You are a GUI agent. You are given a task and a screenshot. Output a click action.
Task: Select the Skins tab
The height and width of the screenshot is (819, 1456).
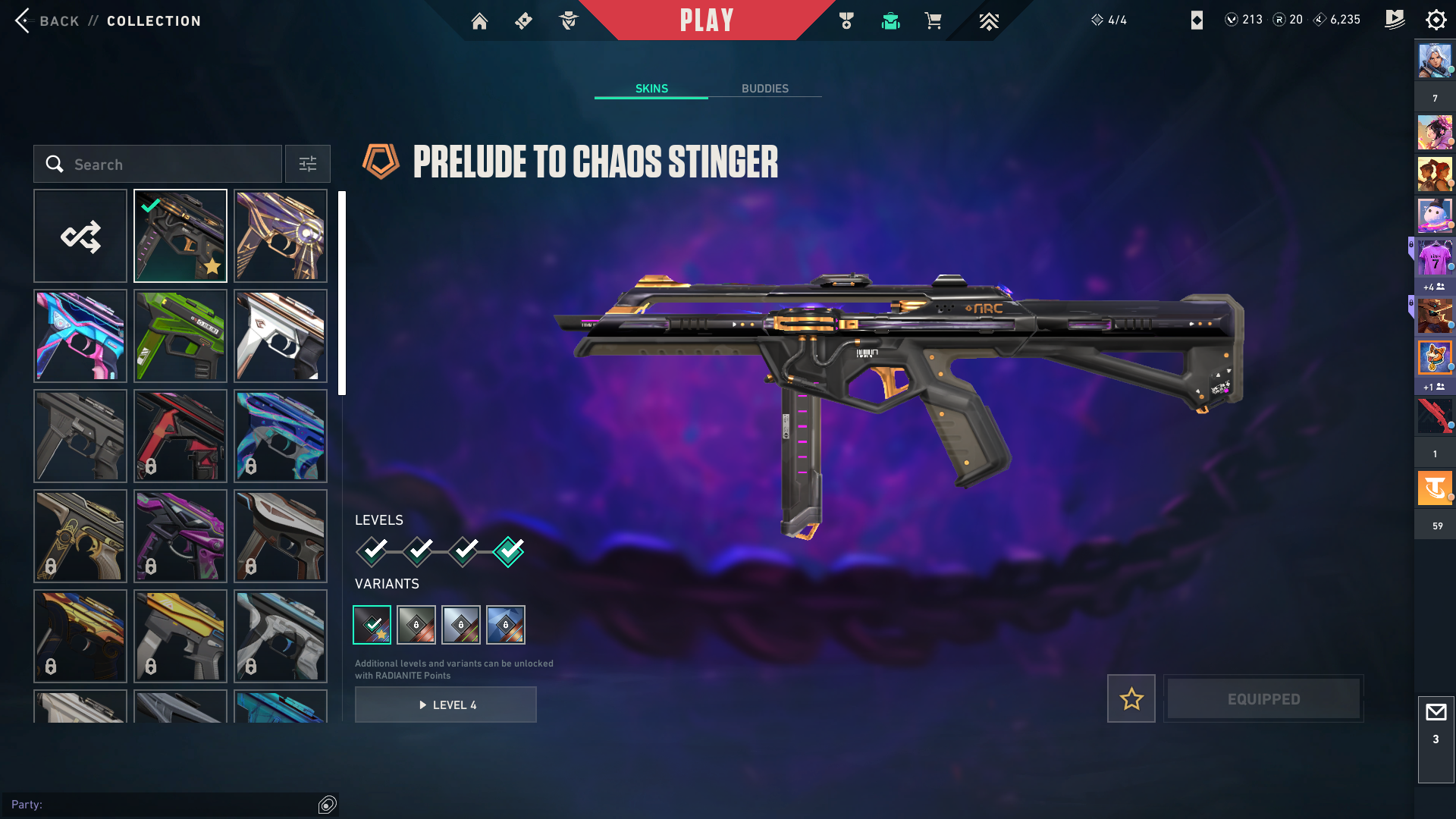point(651,89)
